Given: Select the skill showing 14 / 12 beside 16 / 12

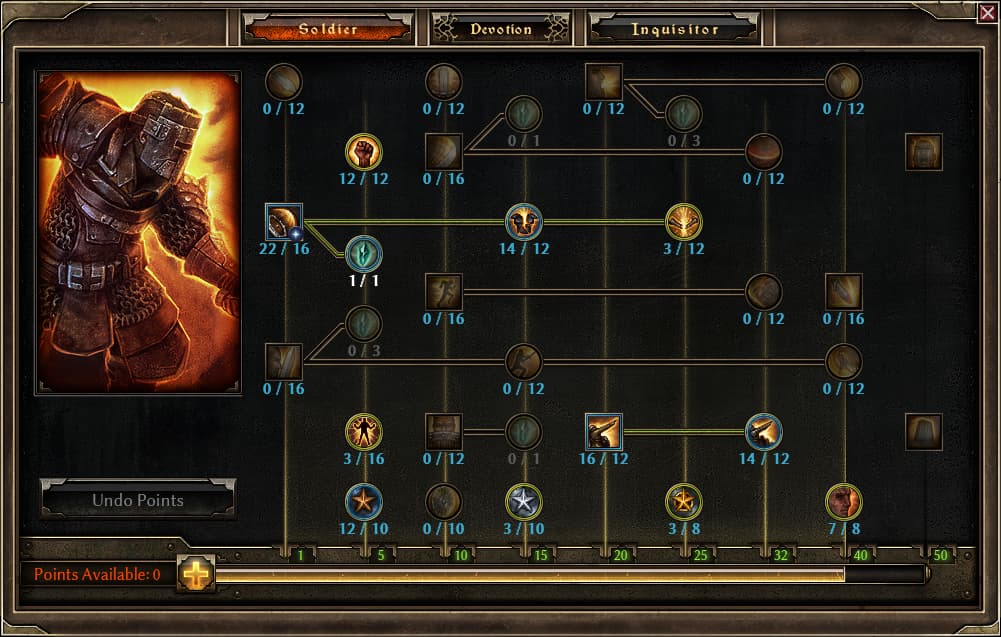Looking at the screenshot, I should click(764, 432).
